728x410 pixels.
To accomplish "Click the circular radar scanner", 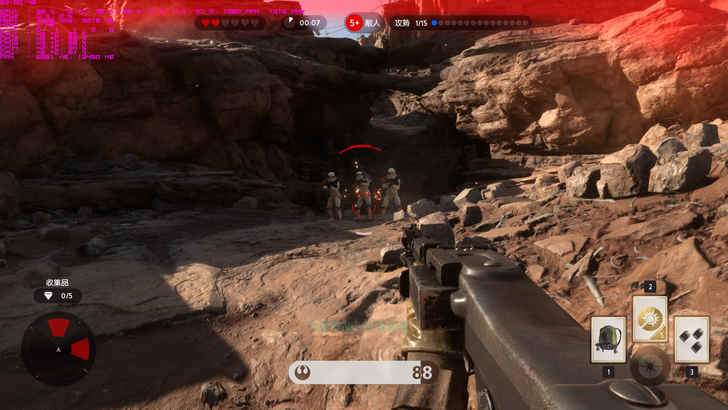I will click(58, 348).
